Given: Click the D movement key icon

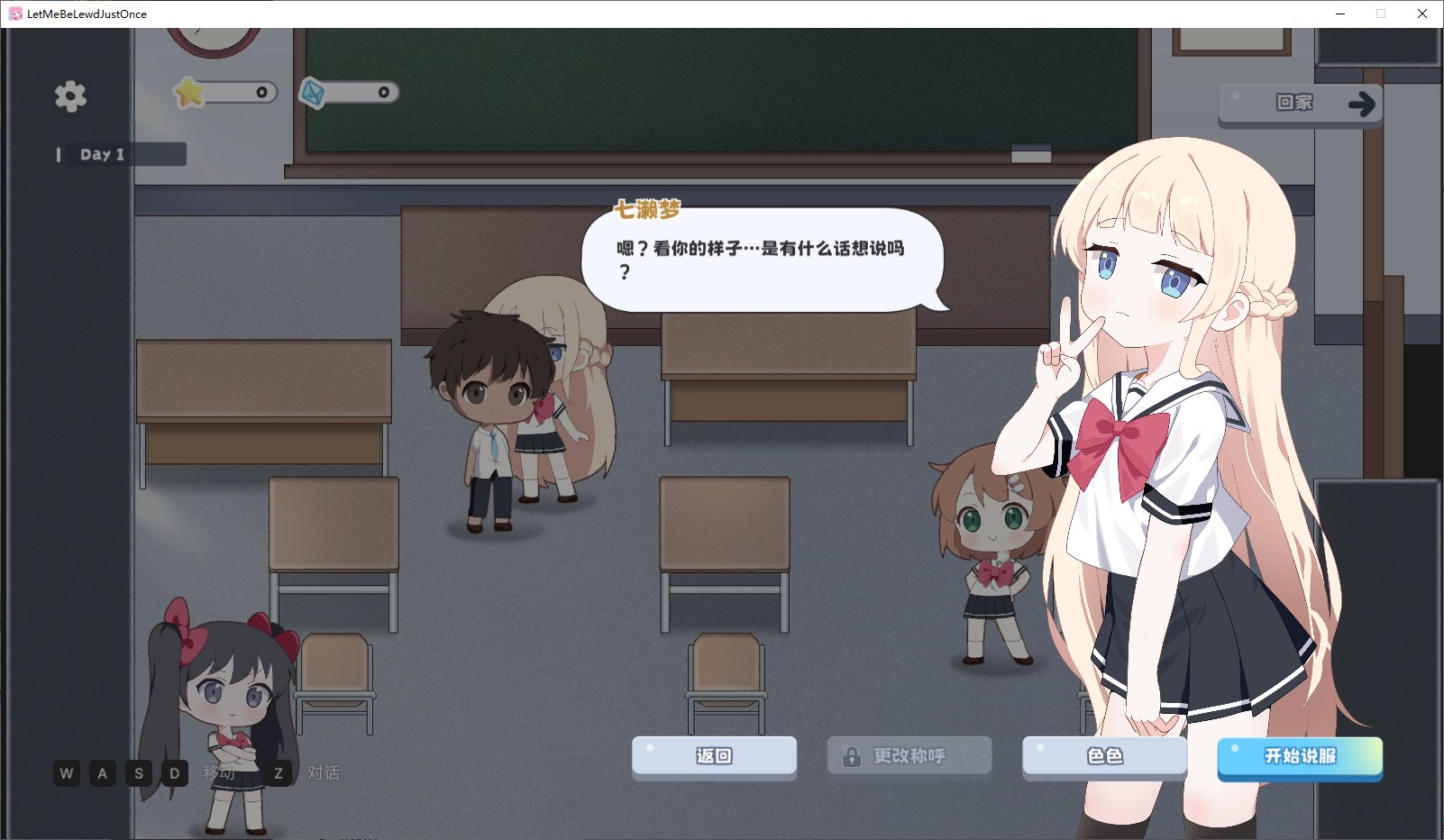Looking at the screenshot, I should pyautogui.click(x=173, y=773).
